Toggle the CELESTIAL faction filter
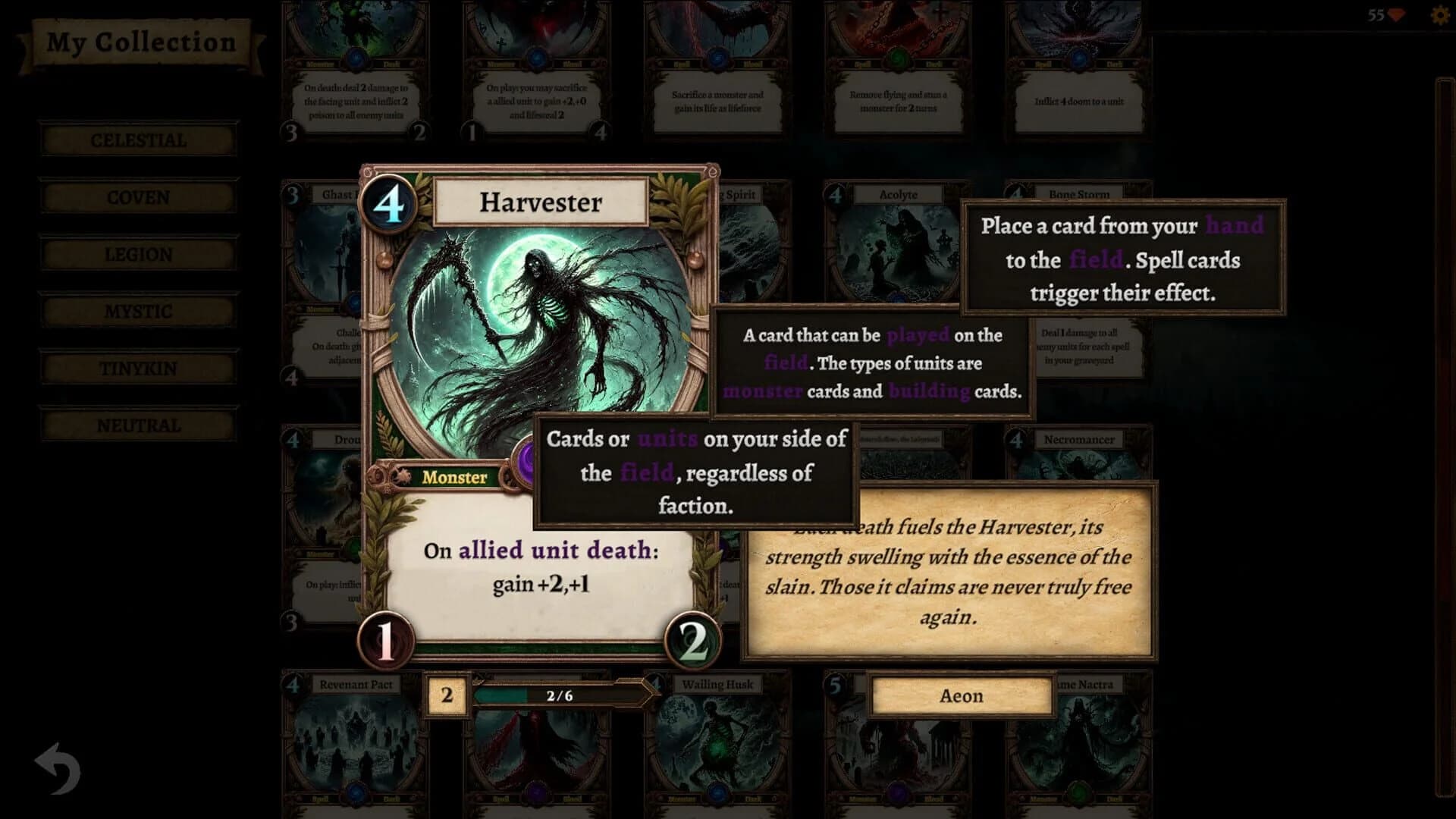The image size is (1456, 819). click(x=137, y=140)
